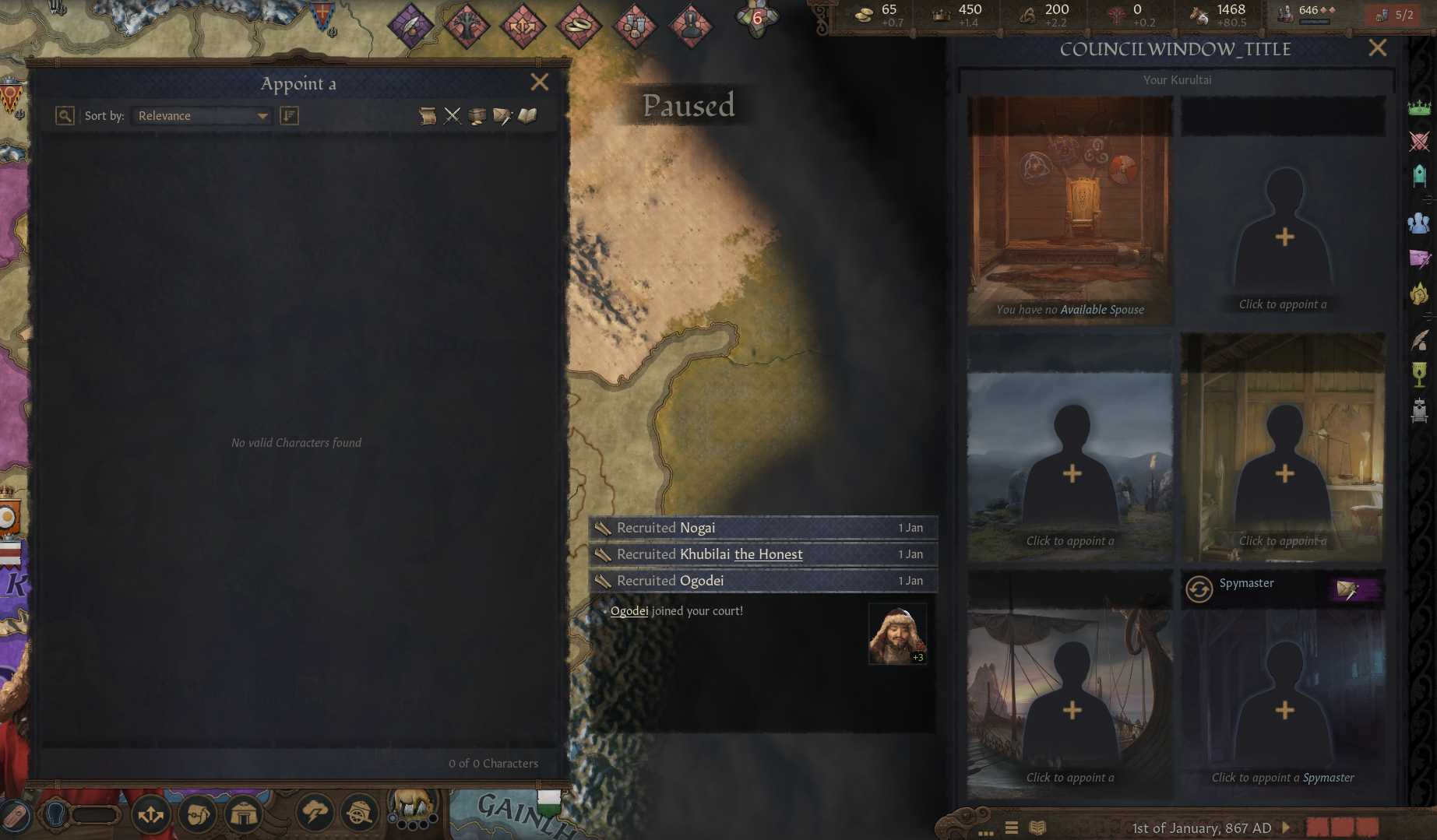Switch to Your Kurultai council view
The image size is (1437, 840).
click(1176, 79)
